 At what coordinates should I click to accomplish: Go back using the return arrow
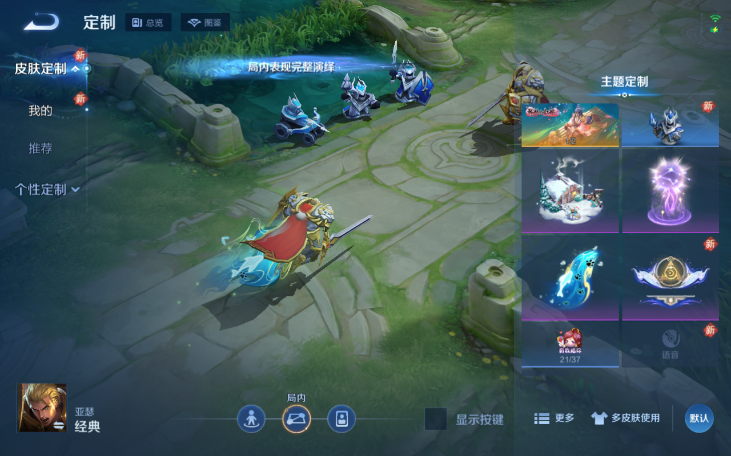click(x=42, y=22)
